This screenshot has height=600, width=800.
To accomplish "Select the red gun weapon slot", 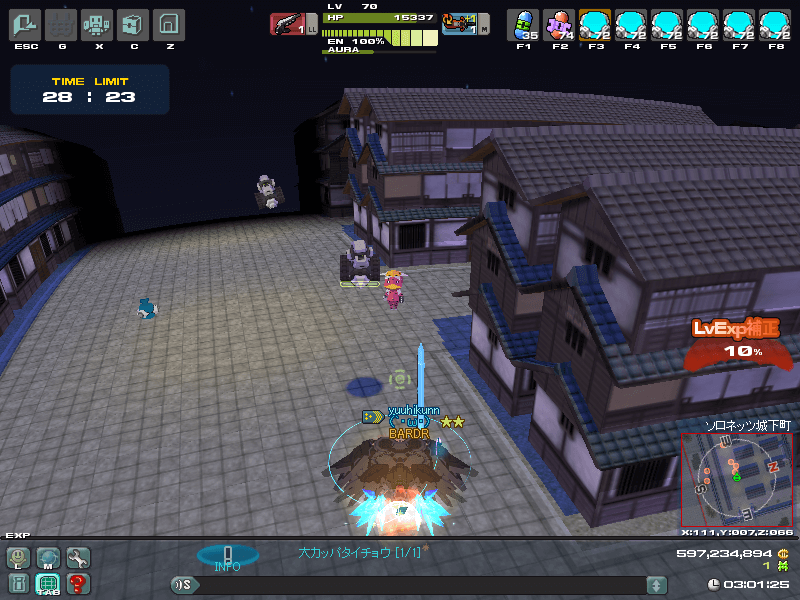I will coord(288,24).
